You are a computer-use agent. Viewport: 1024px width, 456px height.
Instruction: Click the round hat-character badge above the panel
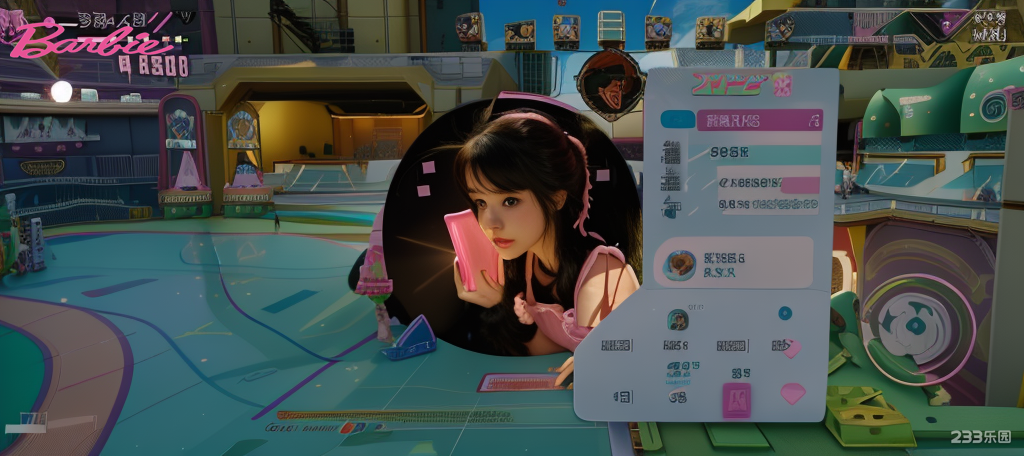(607, 84)
